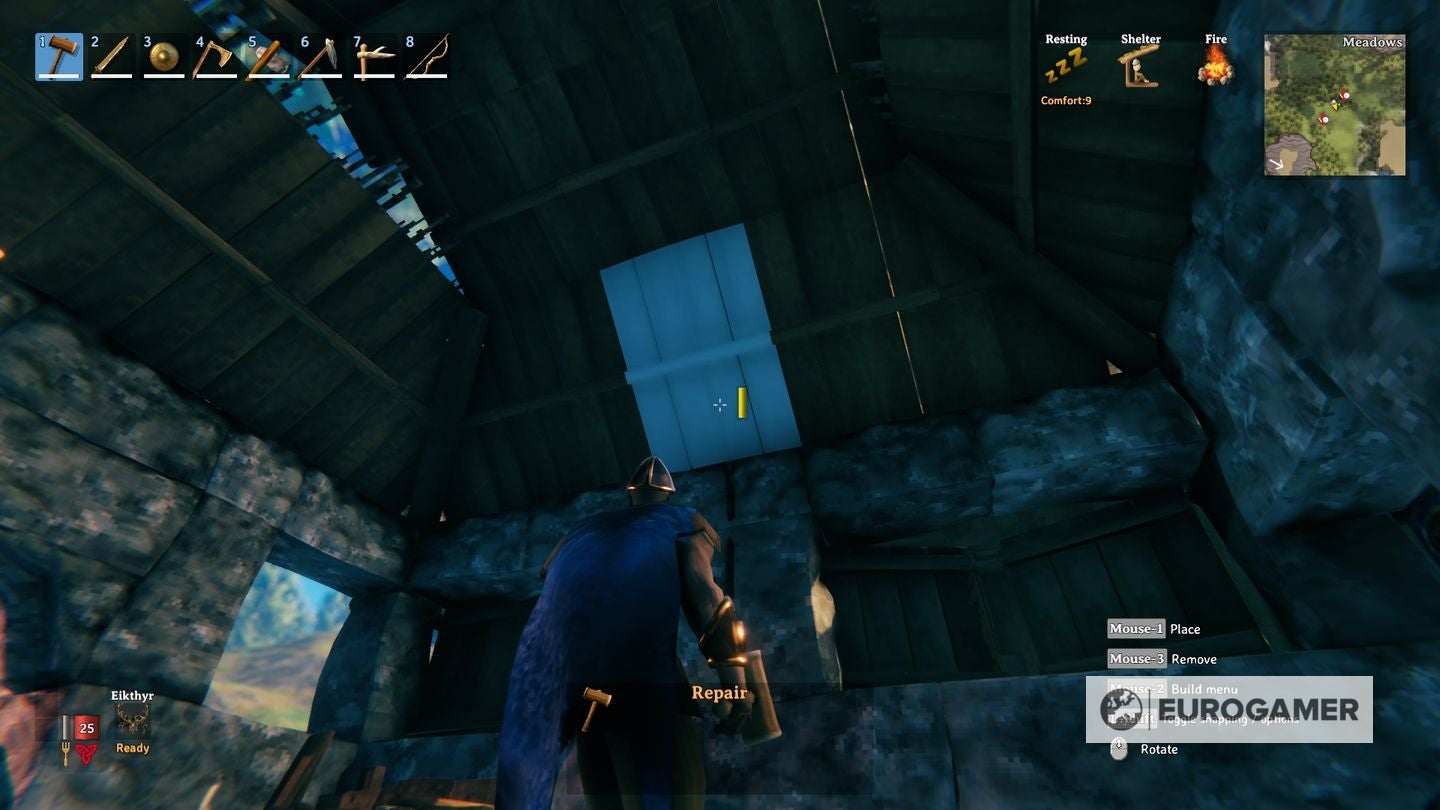The height and width of the screenshot is (810, 1440).
Task: Click the Place action next to Mouse-1
Action: 1184,628
